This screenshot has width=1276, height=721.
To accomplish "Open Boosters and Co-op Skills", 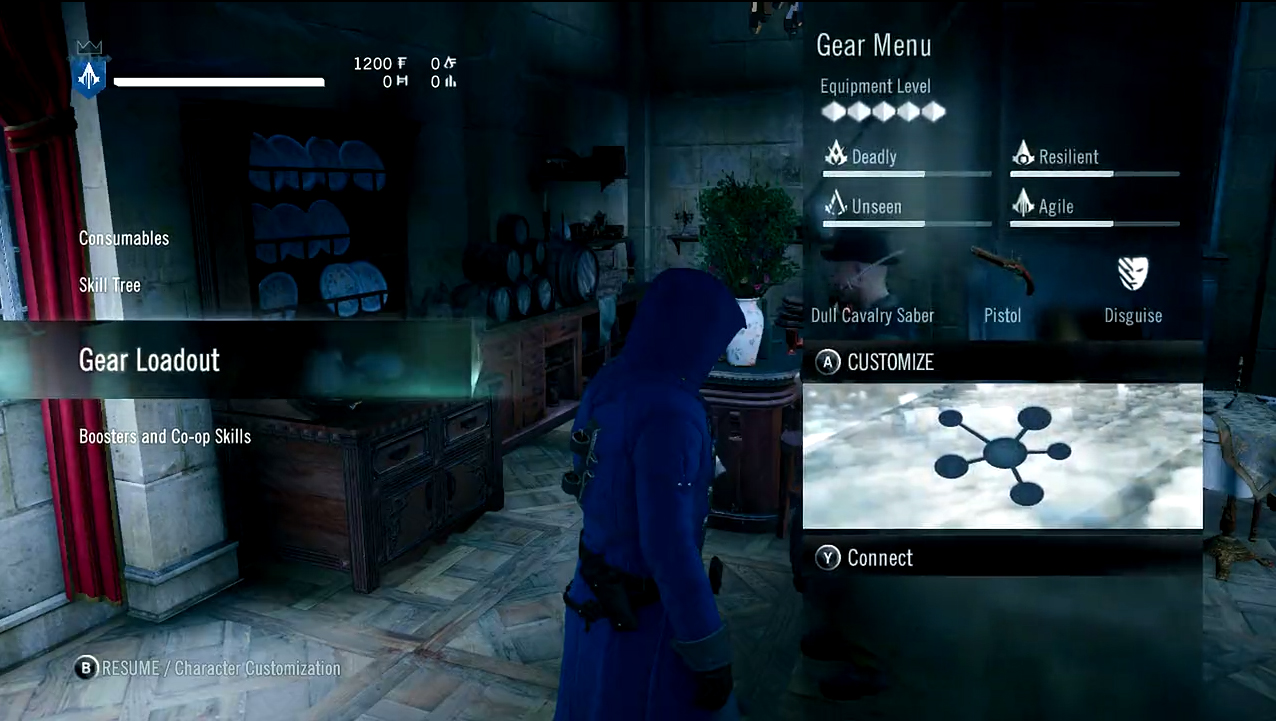I will click(x=165, y=437).
